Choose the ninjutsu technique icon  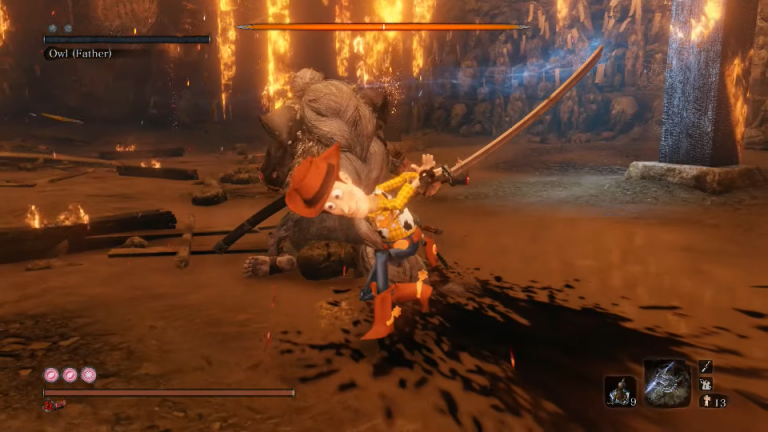click(x=706, y=384)
